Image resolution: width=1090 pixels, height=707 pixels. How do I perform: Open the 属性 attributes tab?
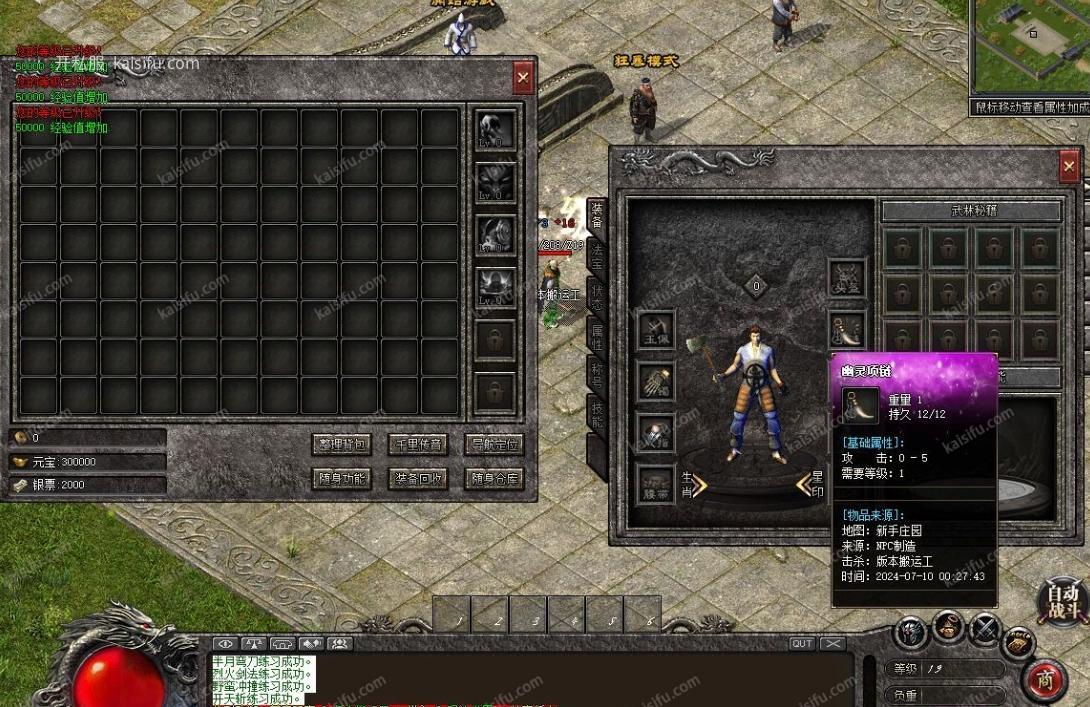click(x=597, y=336)
